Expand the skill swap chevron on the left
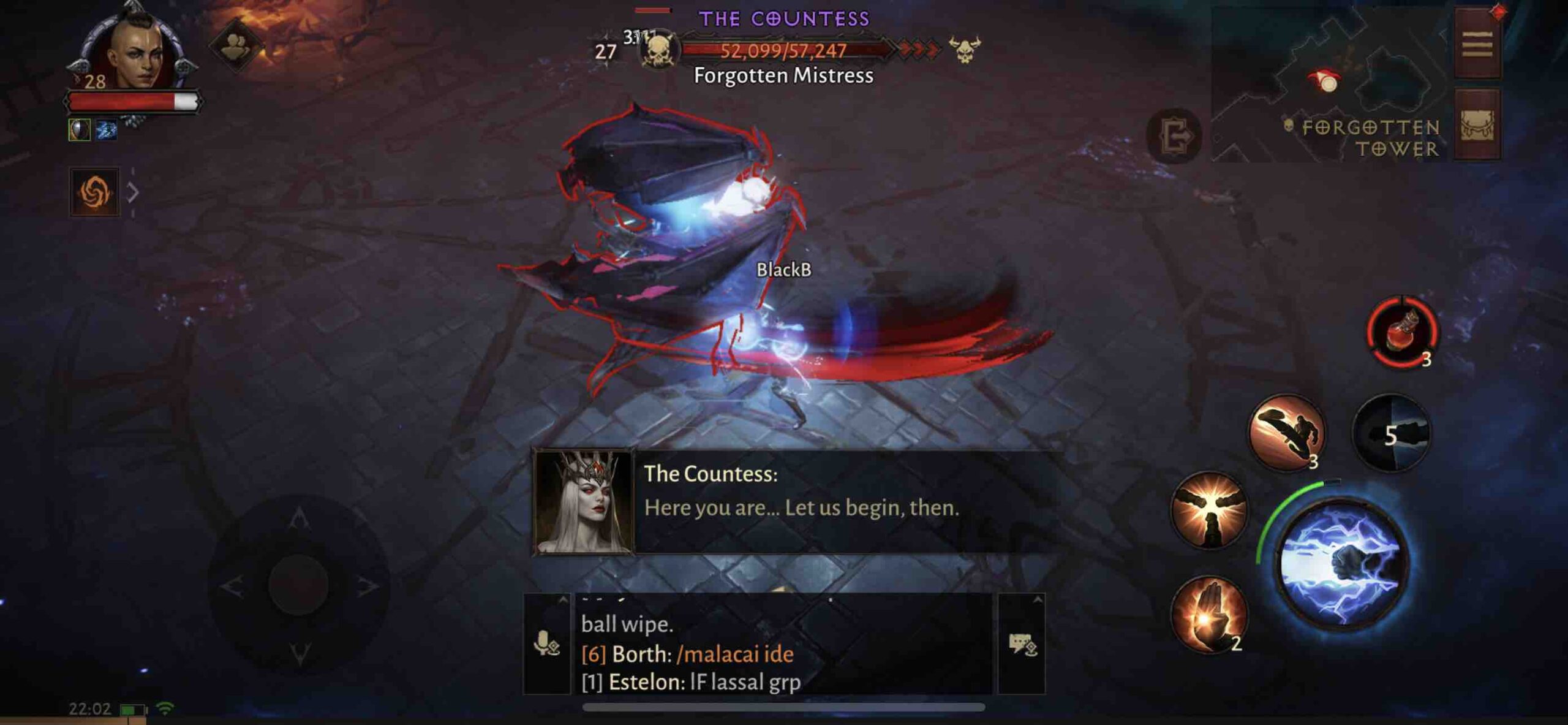Image resolution: width=1568 pixels, height=725 pixels. 132,191
